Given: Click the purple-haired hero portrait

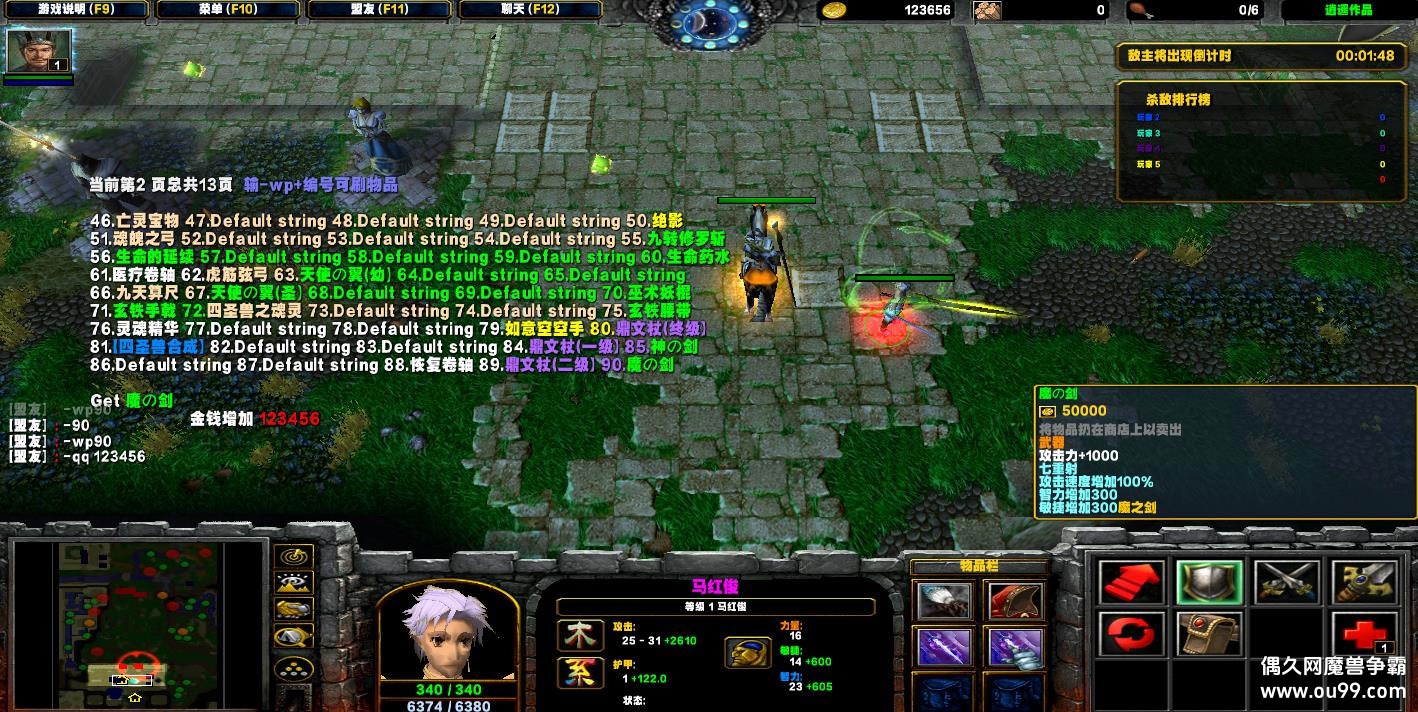Looking at the screenshot, I should pyautogui.click(x=447, y=630).
